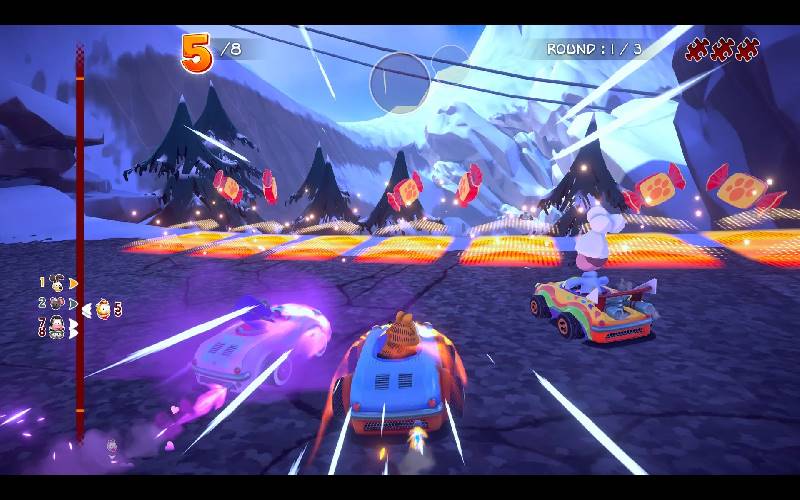
Task: Click the seventh-place racer icon
Action: (58, 325)
